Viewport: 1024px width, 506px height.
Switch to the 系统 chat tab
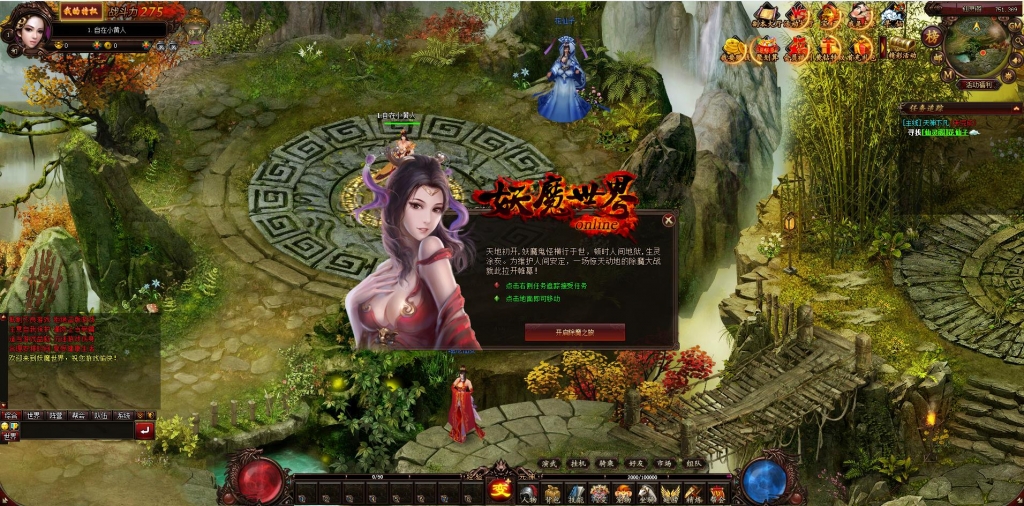point(123,415)
